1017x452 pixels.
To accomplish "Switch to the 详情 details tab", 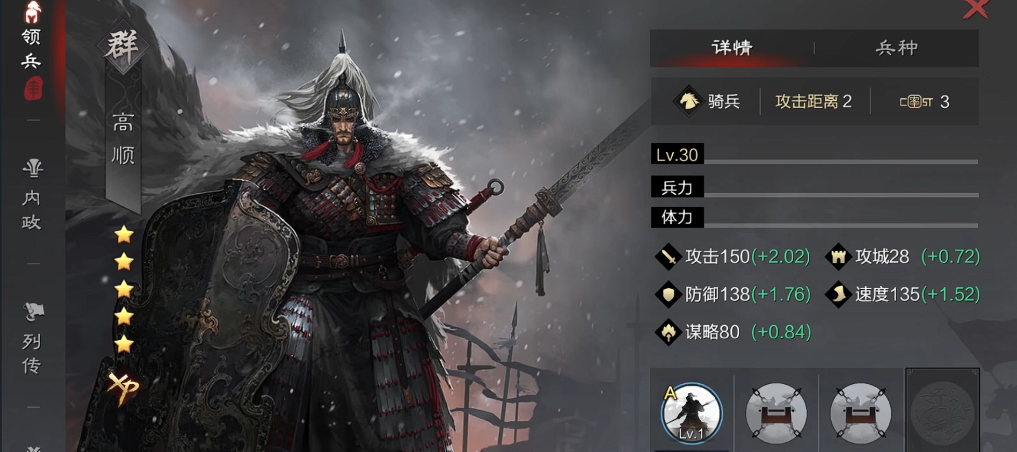I will click(x=732, y=48).
